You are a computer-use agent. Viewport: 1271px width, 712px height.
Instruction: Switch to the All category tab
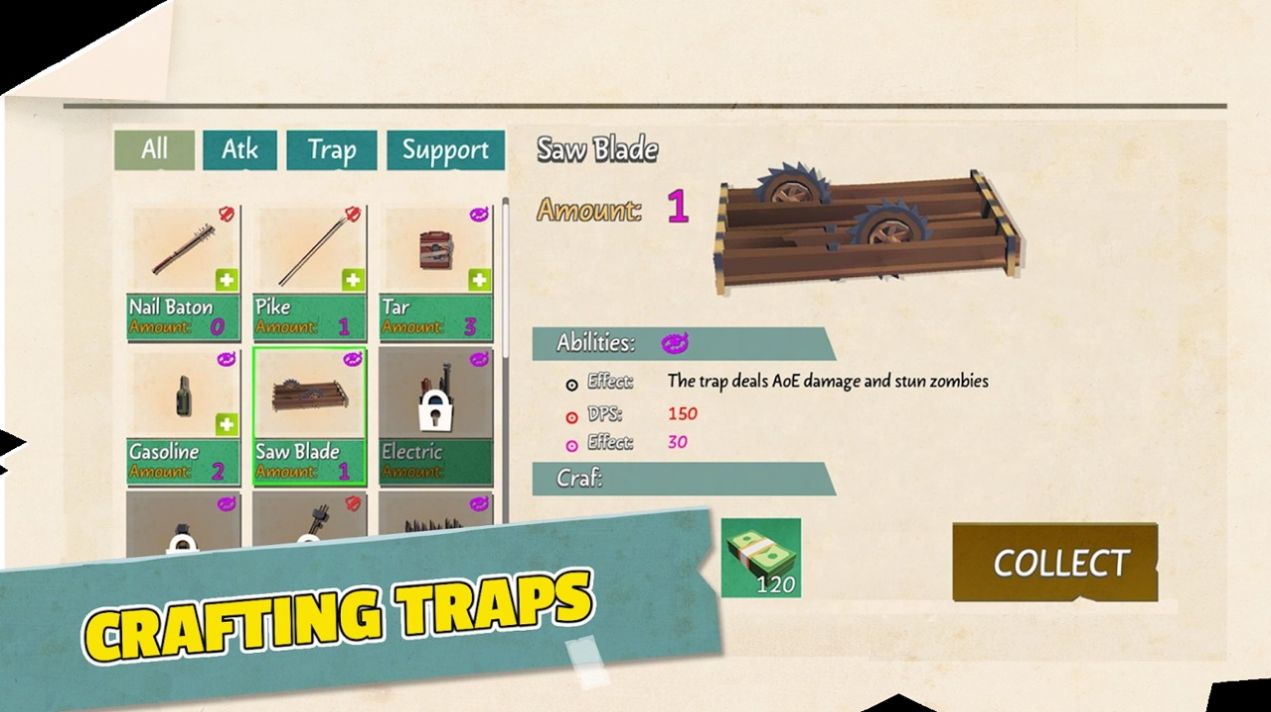pyautogui.click(x=154, y=150)
